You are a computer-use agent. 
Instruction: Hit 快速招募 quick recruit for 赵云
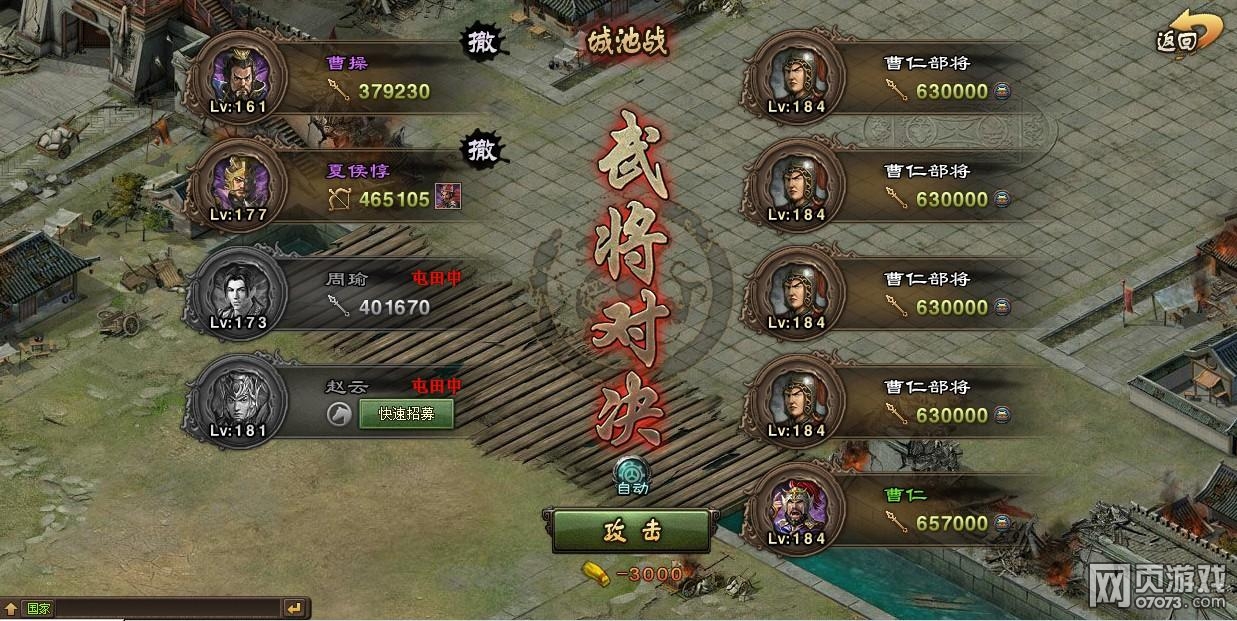[405, 414]
